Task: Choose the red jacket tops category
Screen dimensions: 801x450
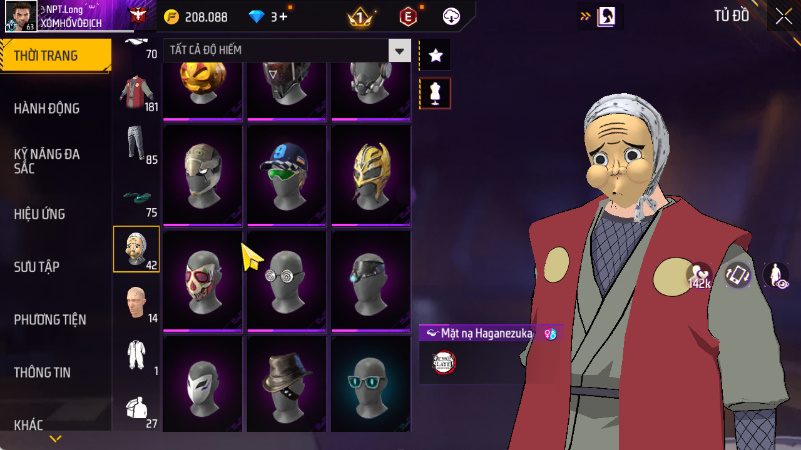Action: coord(135,93)
